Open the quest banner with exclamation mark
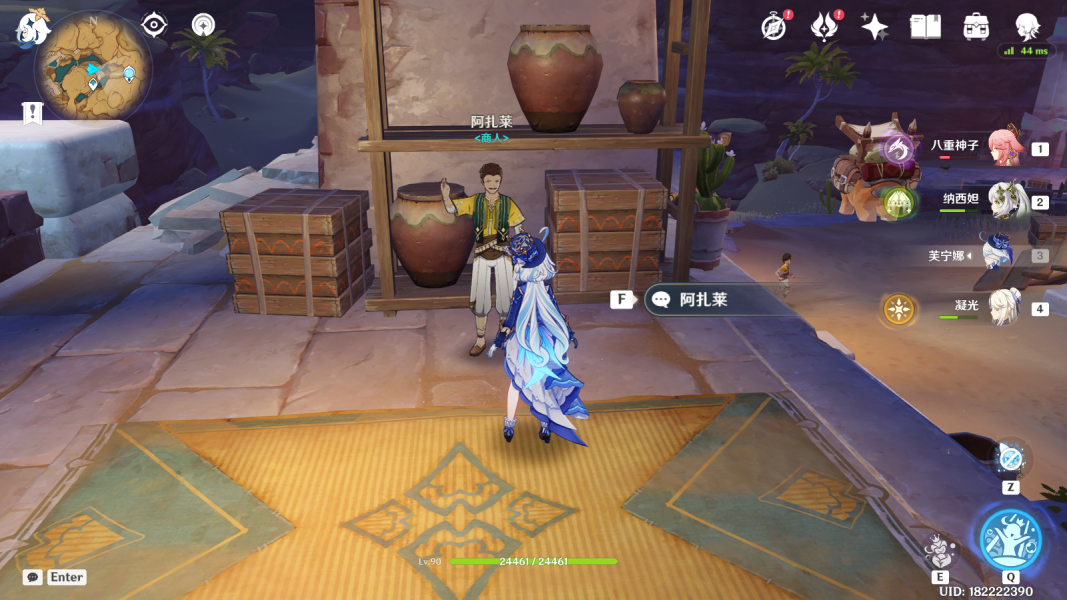This screenshot has height=600, width=1067. (33, 113)
